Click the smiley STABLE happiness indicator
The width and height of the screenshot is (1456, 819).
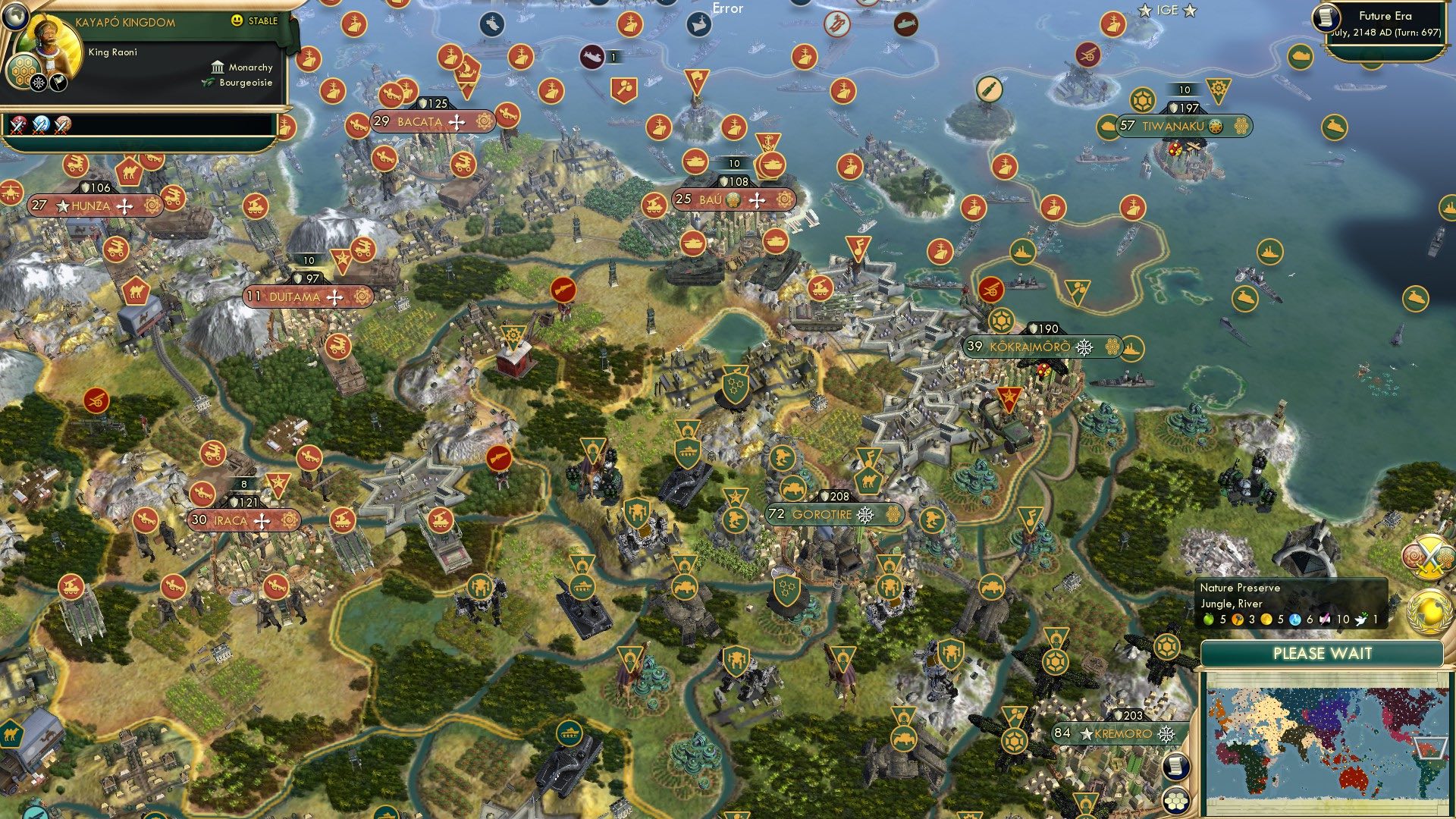pyautogui.click(x=236, y=20)
